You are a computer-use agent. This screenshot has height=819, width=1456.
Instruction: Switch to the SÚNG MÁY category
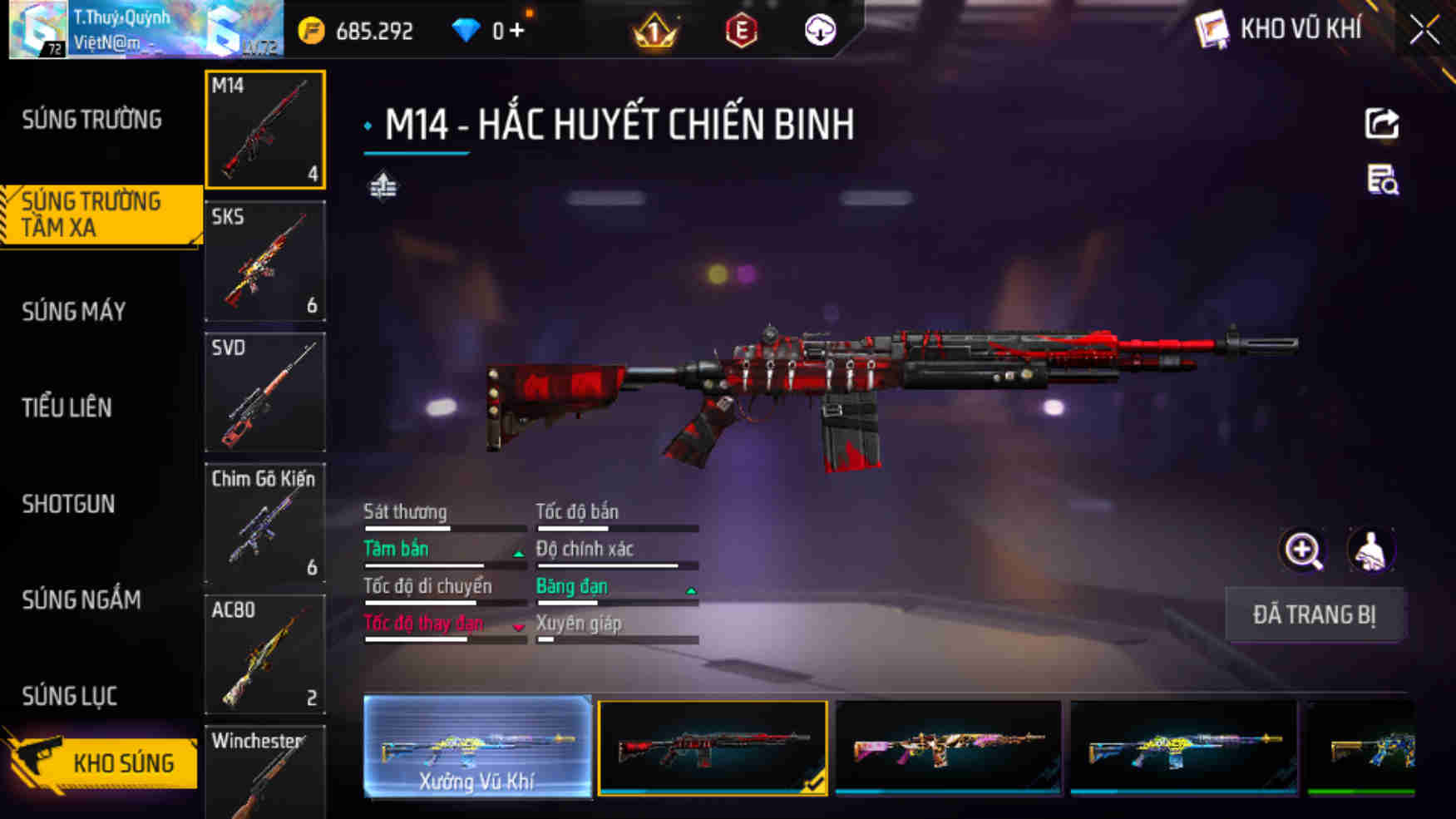[73, 311]
